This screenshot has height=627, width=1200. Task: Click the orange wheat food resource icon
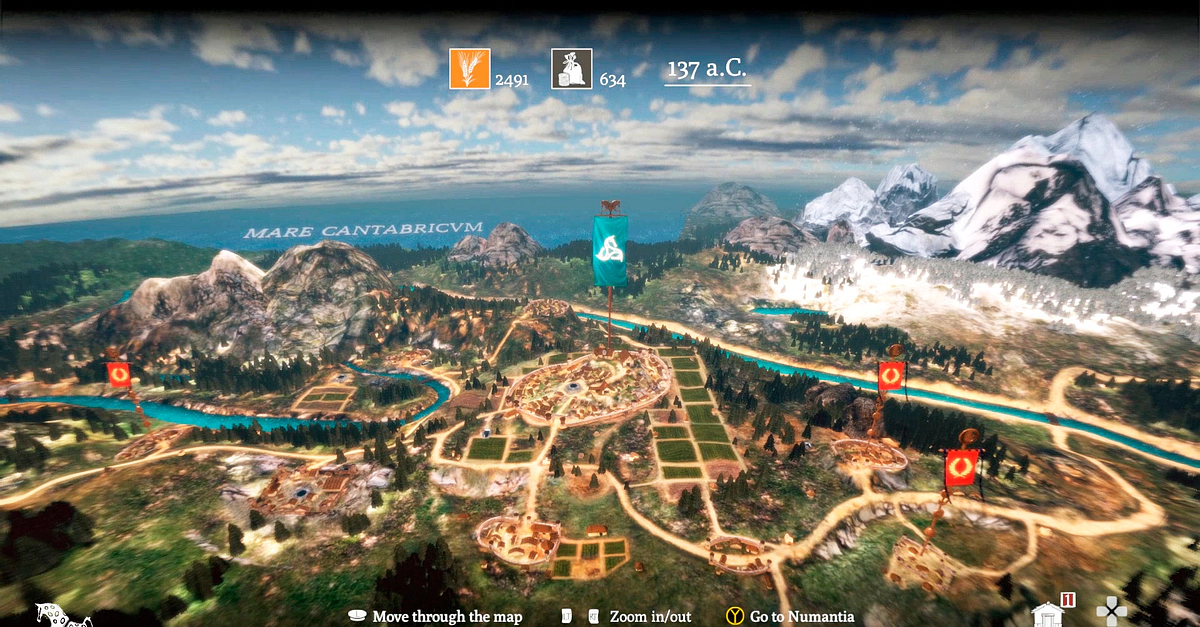coord(469,69)
